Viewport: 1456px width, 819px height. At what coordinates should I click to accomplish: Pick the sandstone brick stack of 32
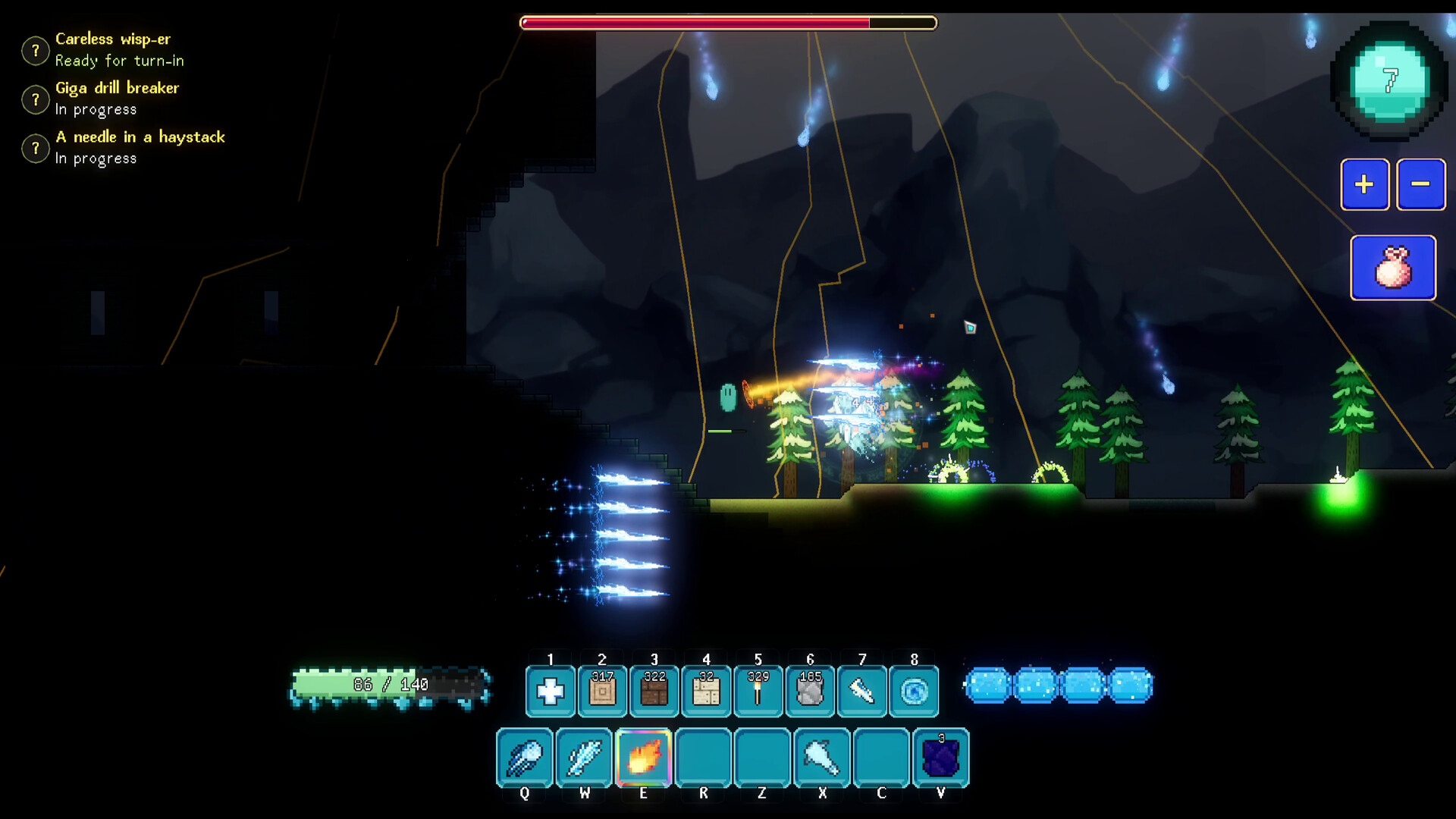[x=706, y=691]
